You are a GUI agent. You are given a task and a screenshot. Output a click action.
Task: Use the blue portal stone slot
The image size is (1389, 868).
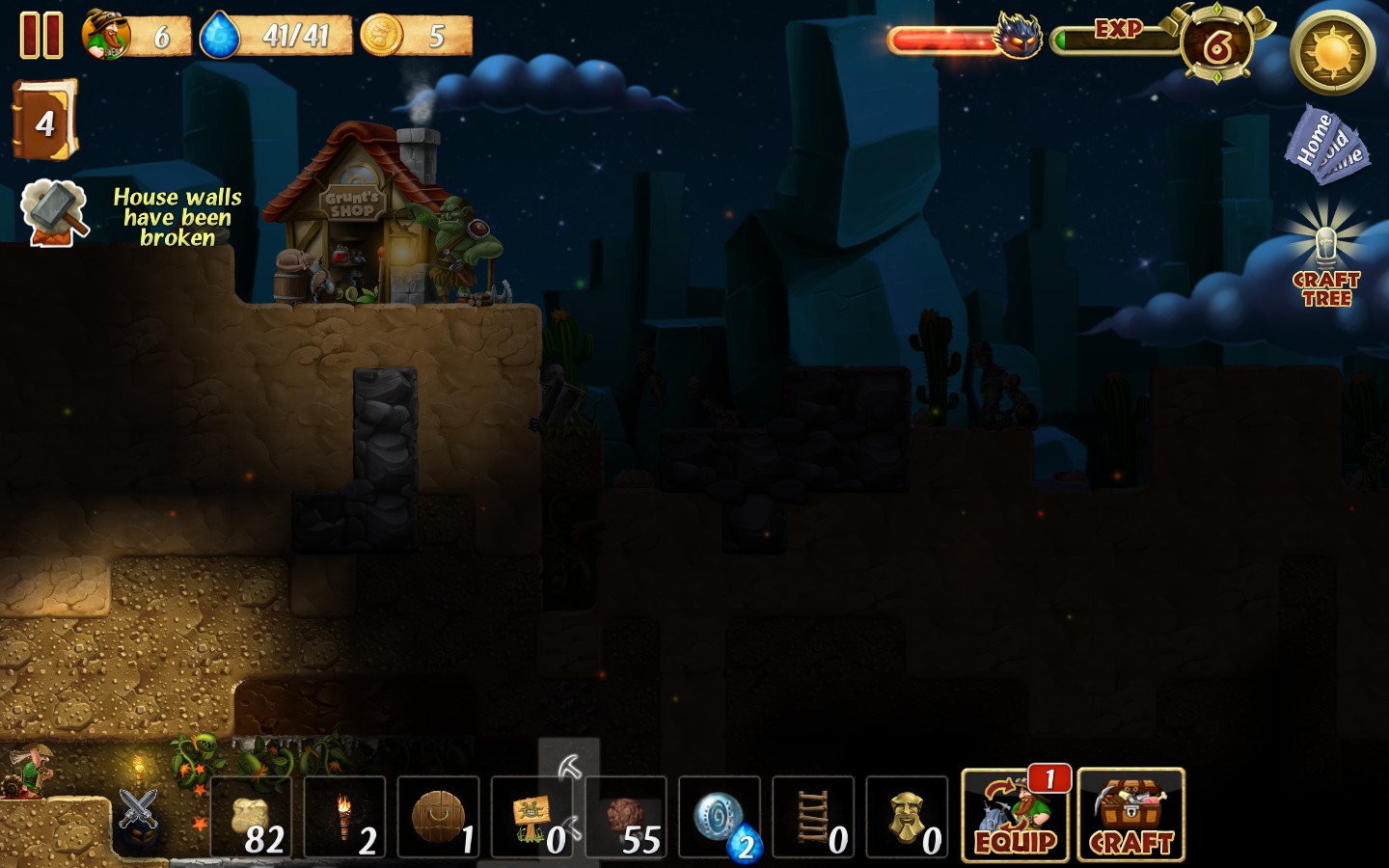coord(720,818)
